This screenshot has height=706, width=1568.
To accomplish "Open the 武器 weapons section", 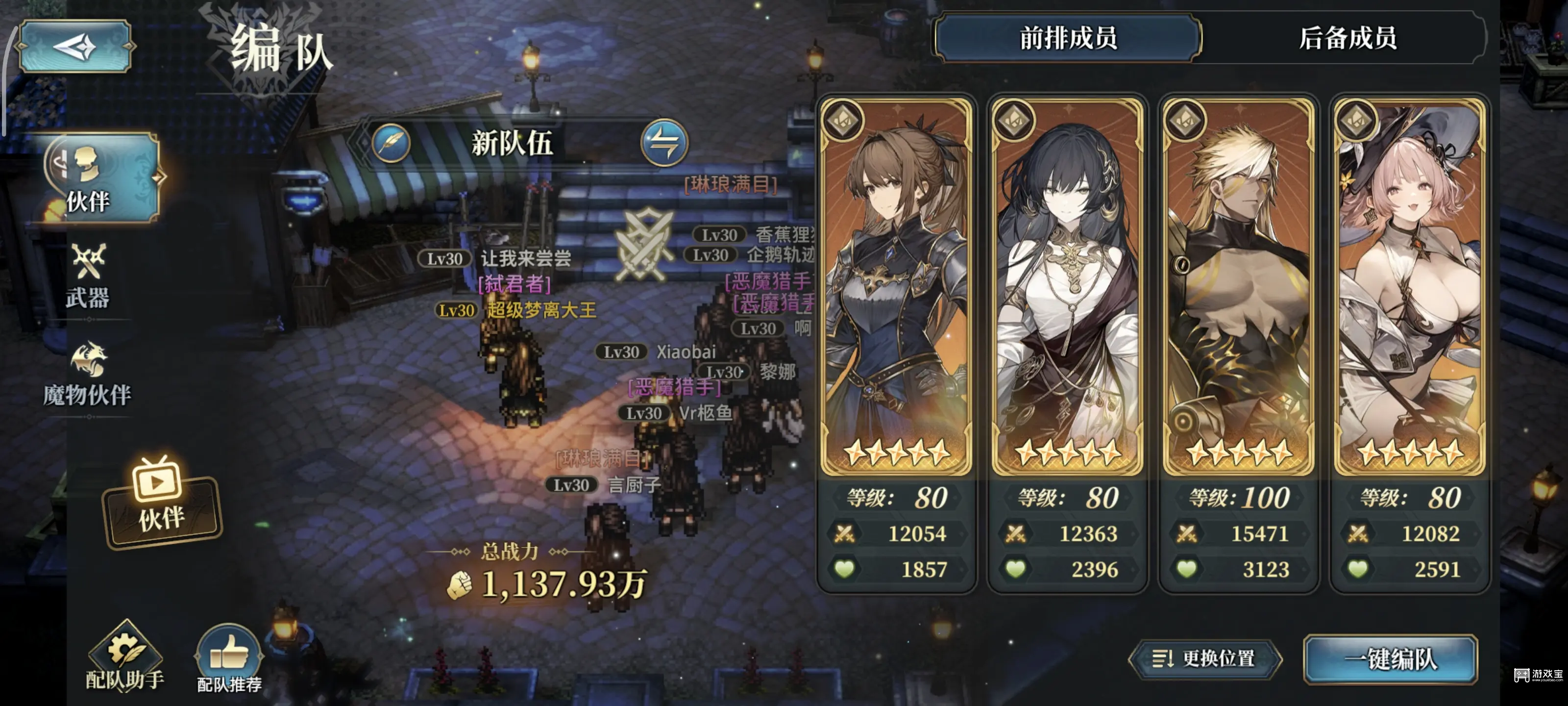I will pyautogui.click(x=88, y=278).
